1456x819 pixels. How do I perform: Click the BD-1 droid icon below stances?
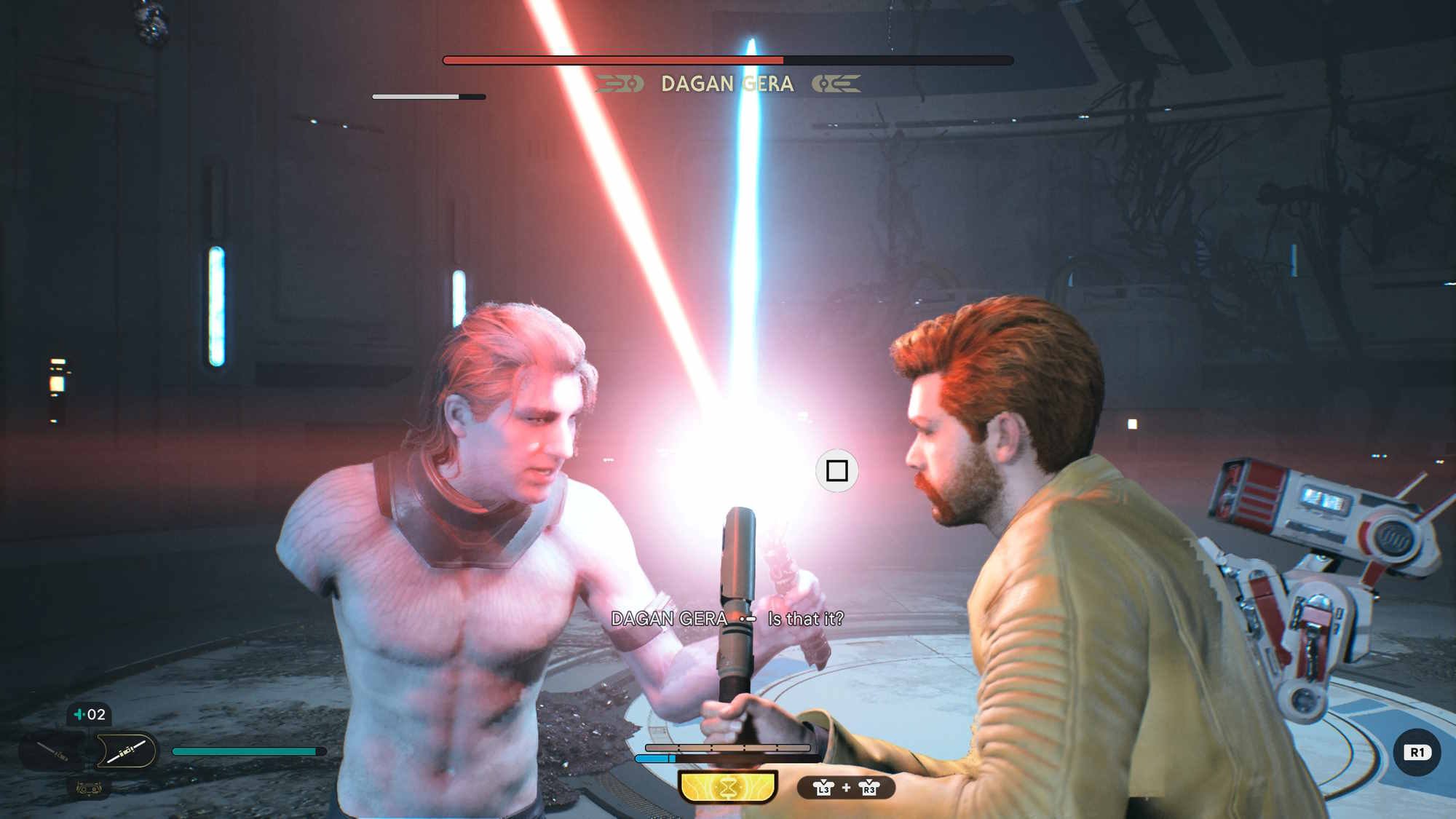point(88,788)
